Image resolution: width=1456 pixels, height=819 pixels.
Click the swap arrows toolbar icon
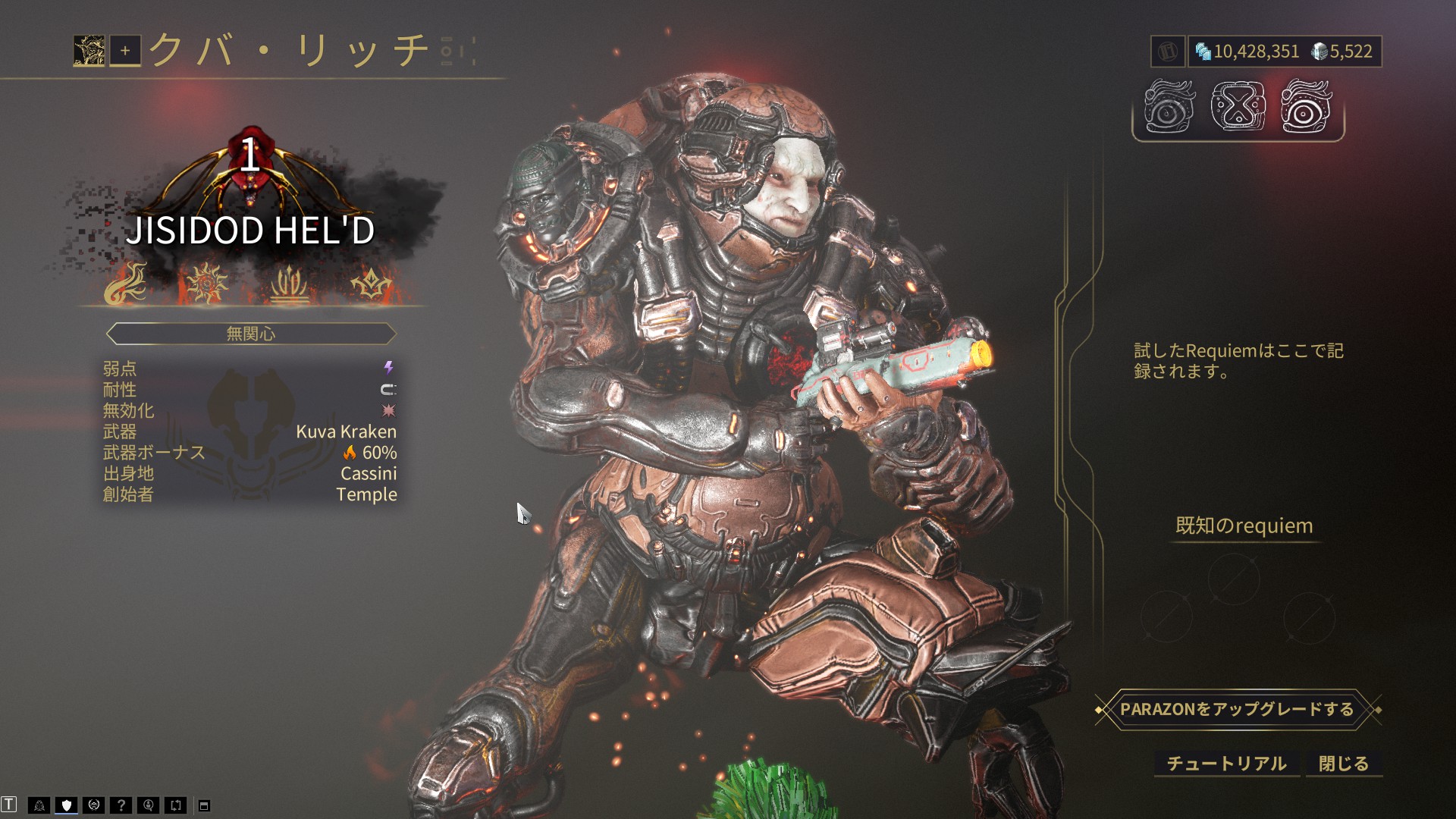point(176,805)
